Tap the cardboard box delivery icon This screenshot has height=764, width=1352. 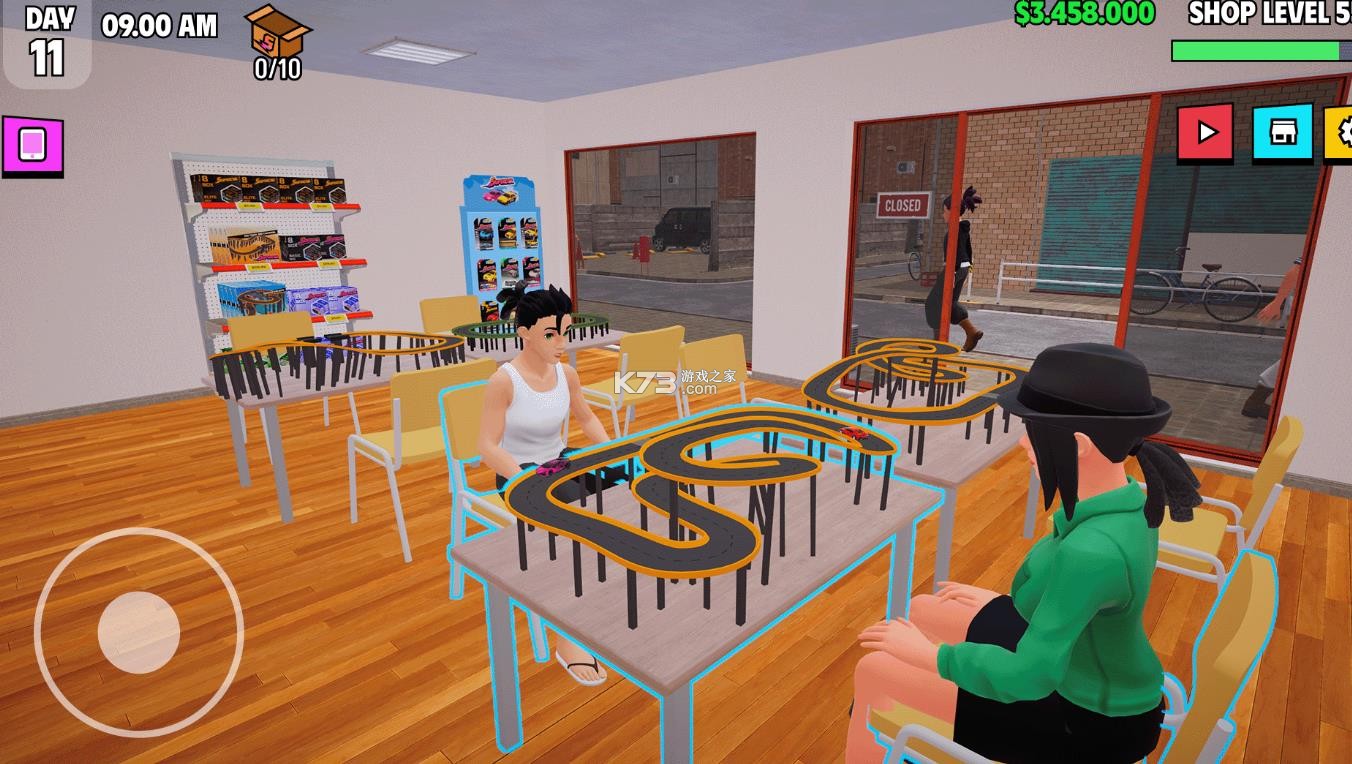coord(277,34)
